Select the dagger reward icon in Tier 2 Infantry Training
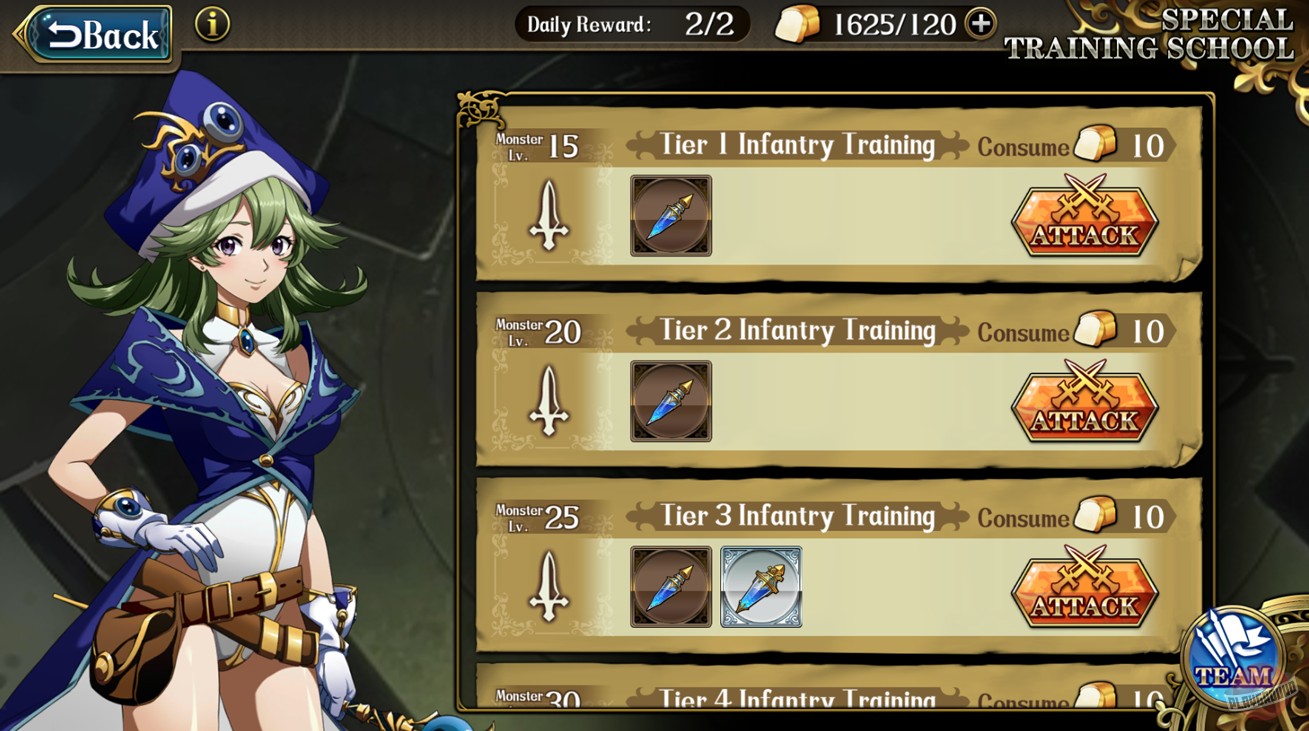 click(x=670, y=402)
